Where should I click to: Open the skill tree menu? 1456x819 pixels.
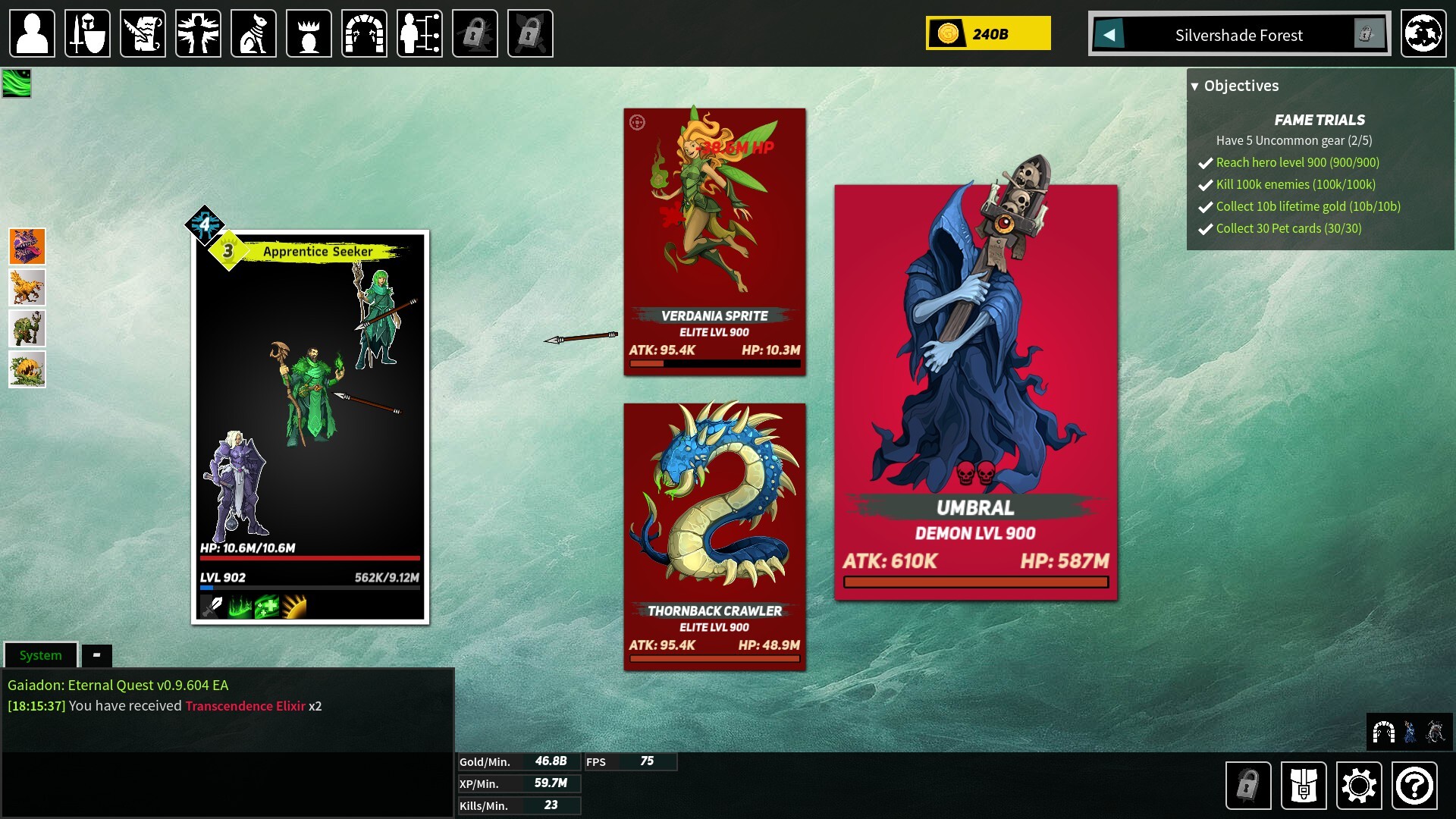(419, 33)
